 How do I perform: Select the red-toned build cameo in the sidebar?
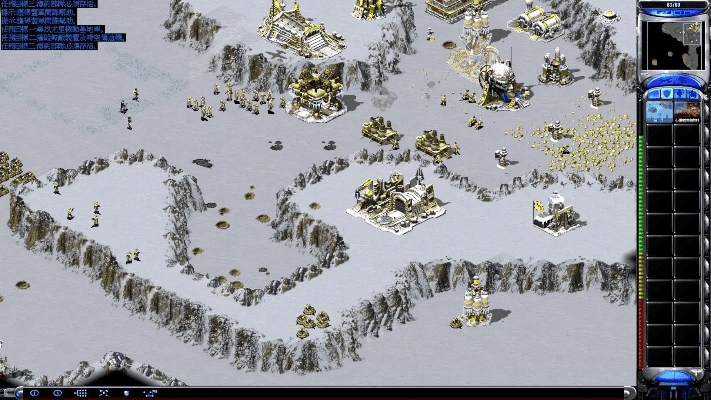pyautogui.click(x=686, y=108)
